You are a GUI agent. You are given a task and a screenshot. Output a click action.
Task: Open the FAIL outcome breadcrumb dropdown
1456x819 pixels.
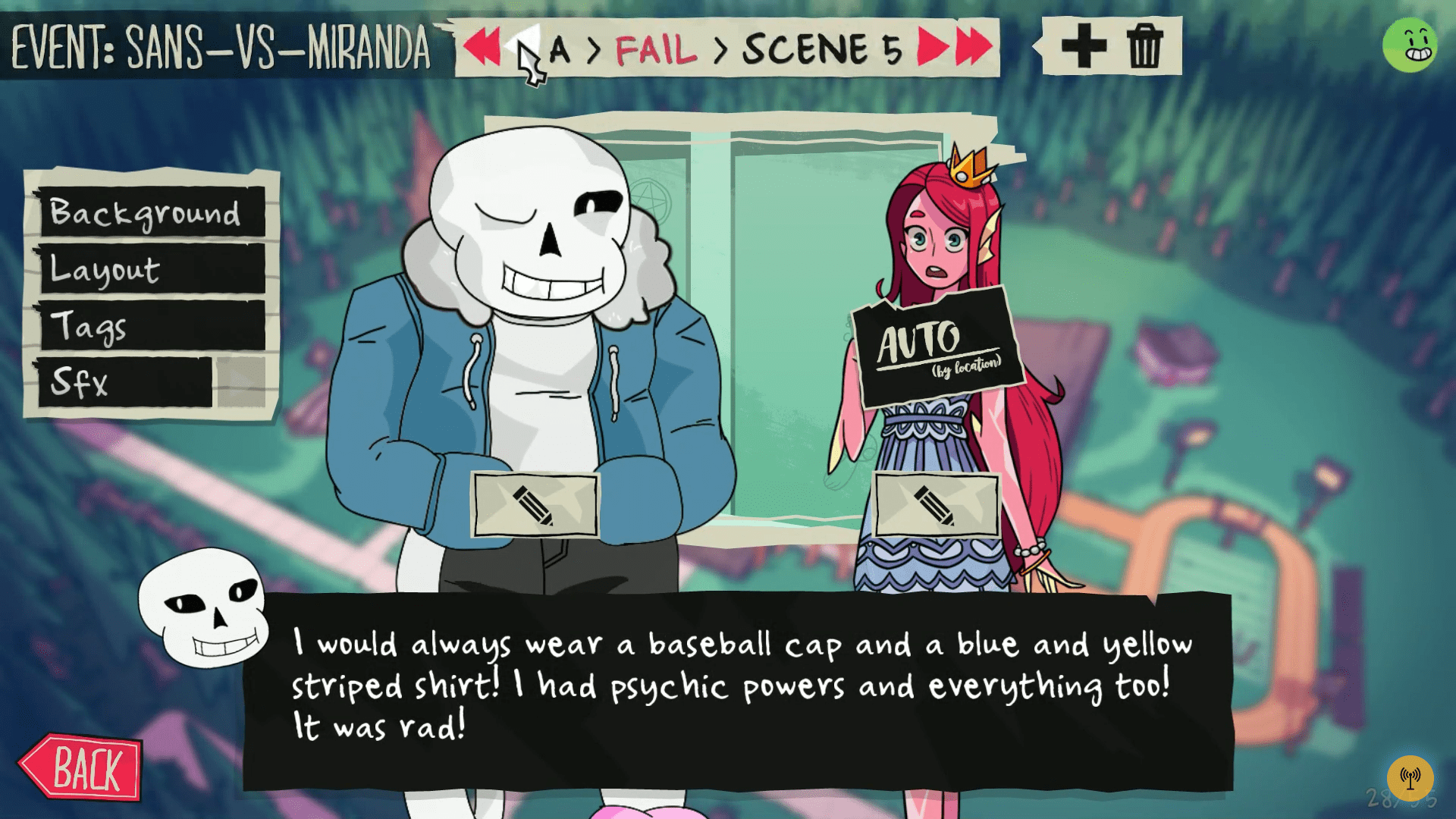654,49
